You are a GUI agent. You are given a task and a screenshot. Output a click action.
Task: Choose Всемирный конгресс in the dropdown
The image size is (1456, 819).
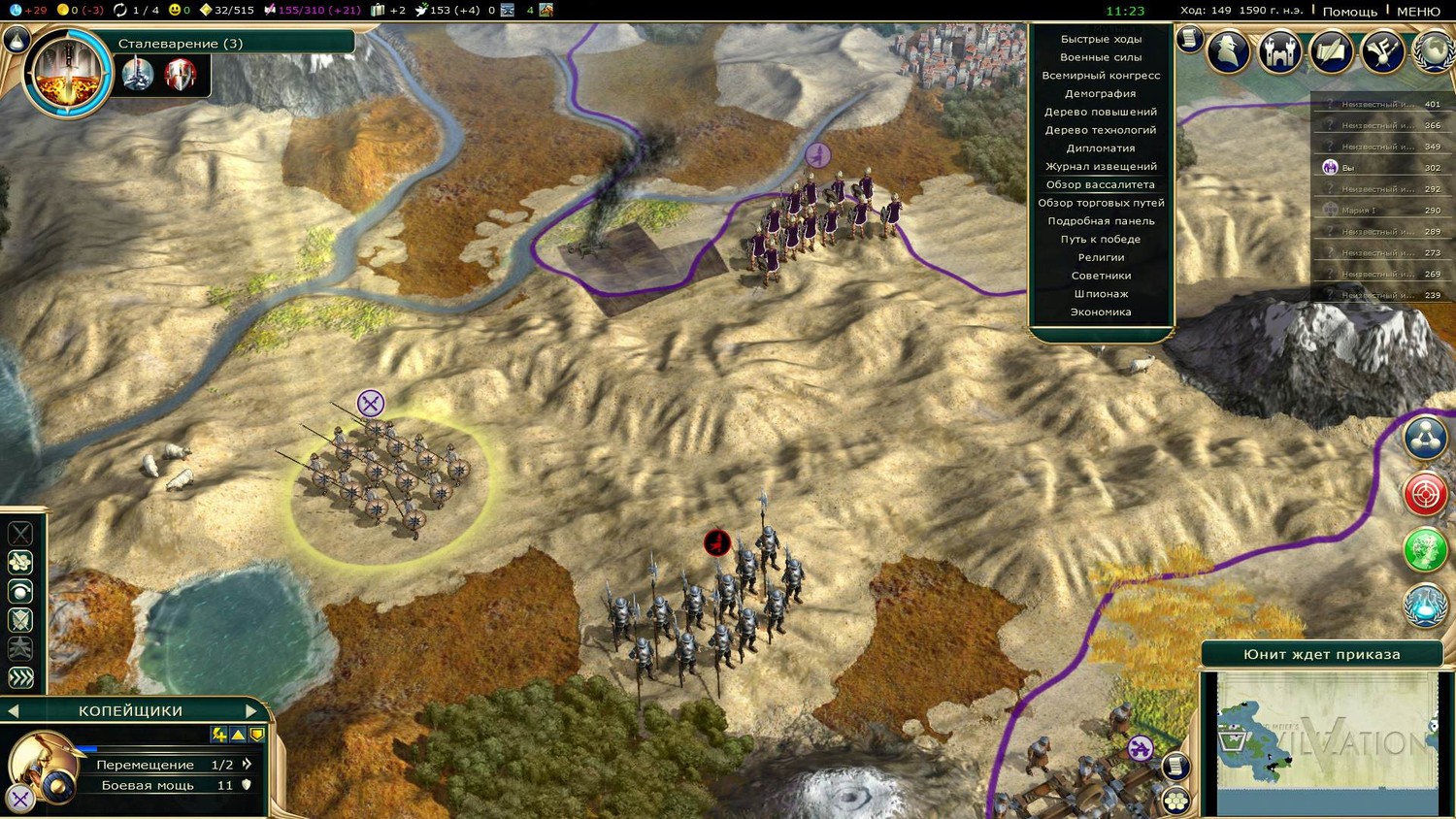pos(1100,76)
